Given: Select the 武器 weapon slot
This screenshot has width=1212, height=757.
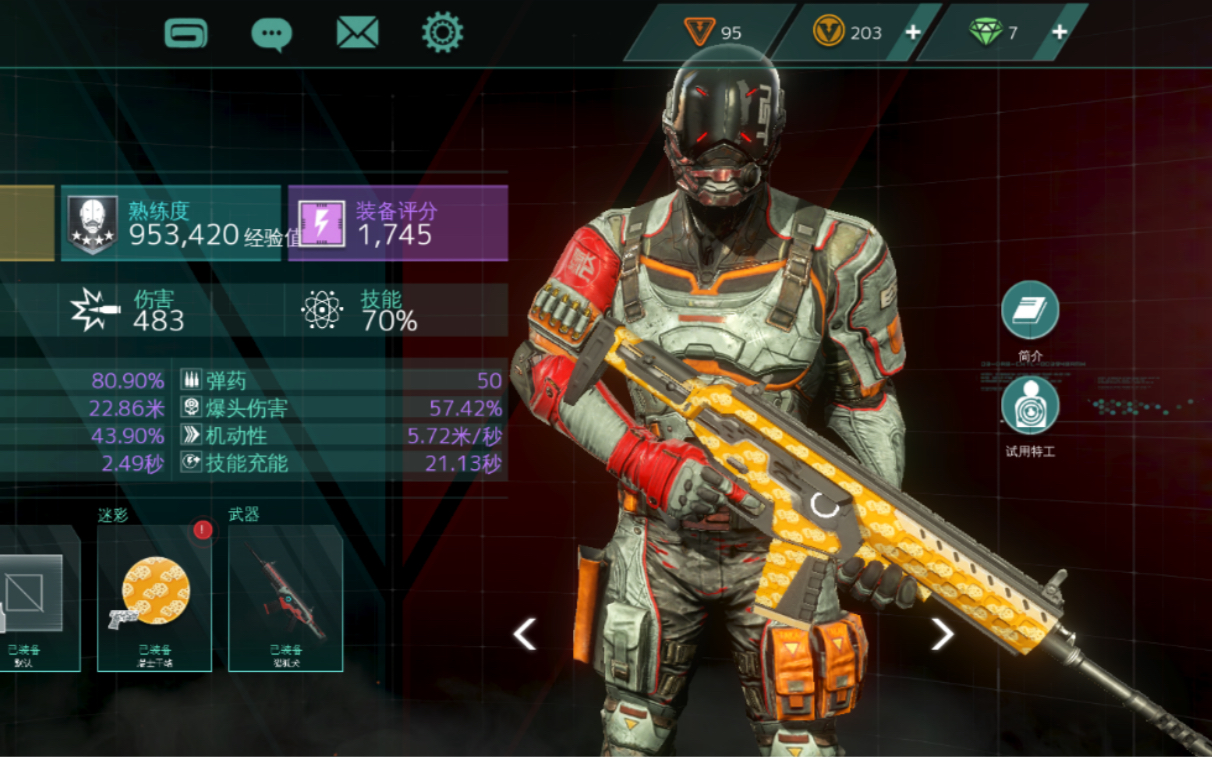Looking at the screenshot, I should coord(286,597).
